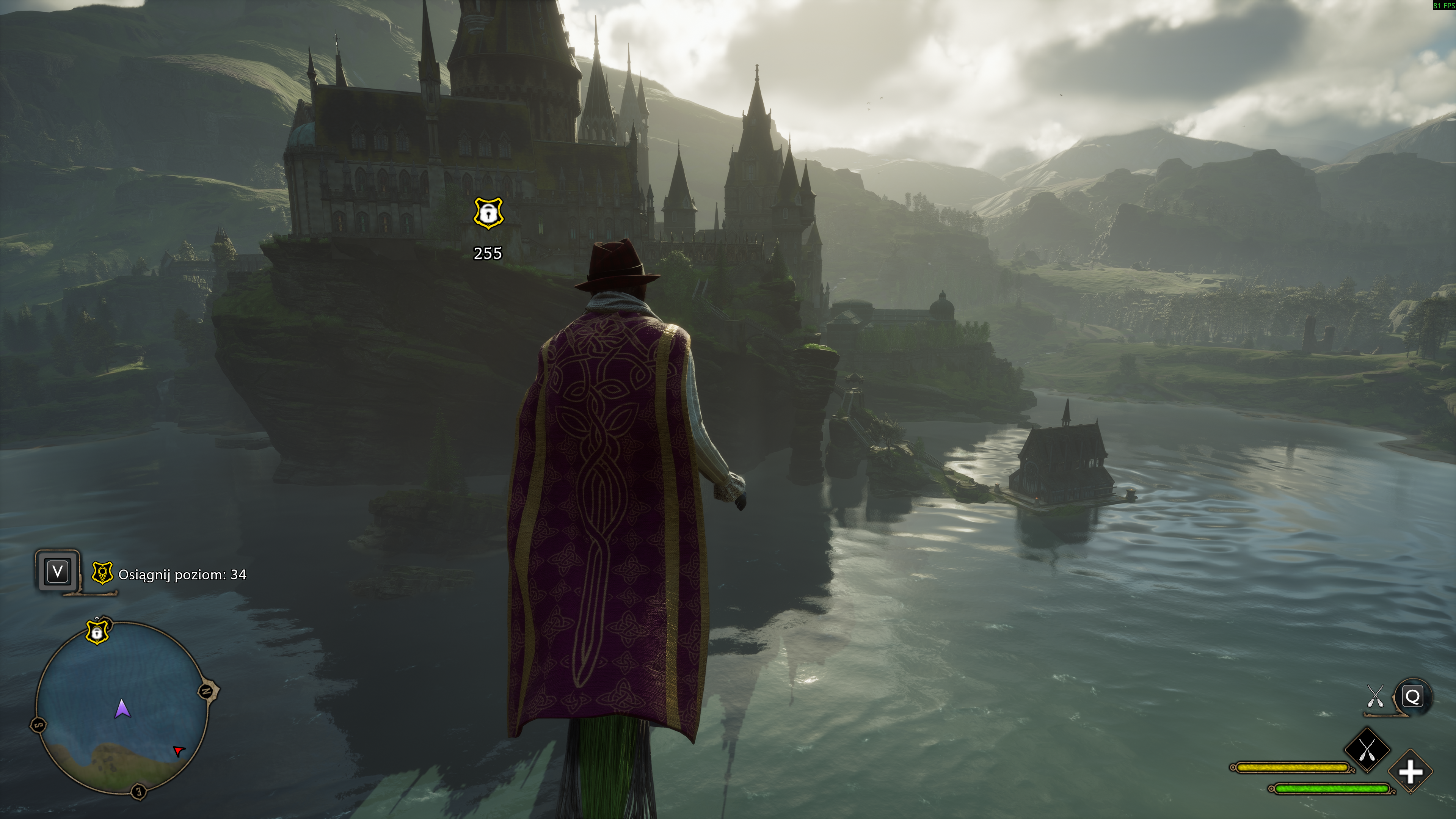Click the quest shield icon beside the objective text

click(102, 574)
